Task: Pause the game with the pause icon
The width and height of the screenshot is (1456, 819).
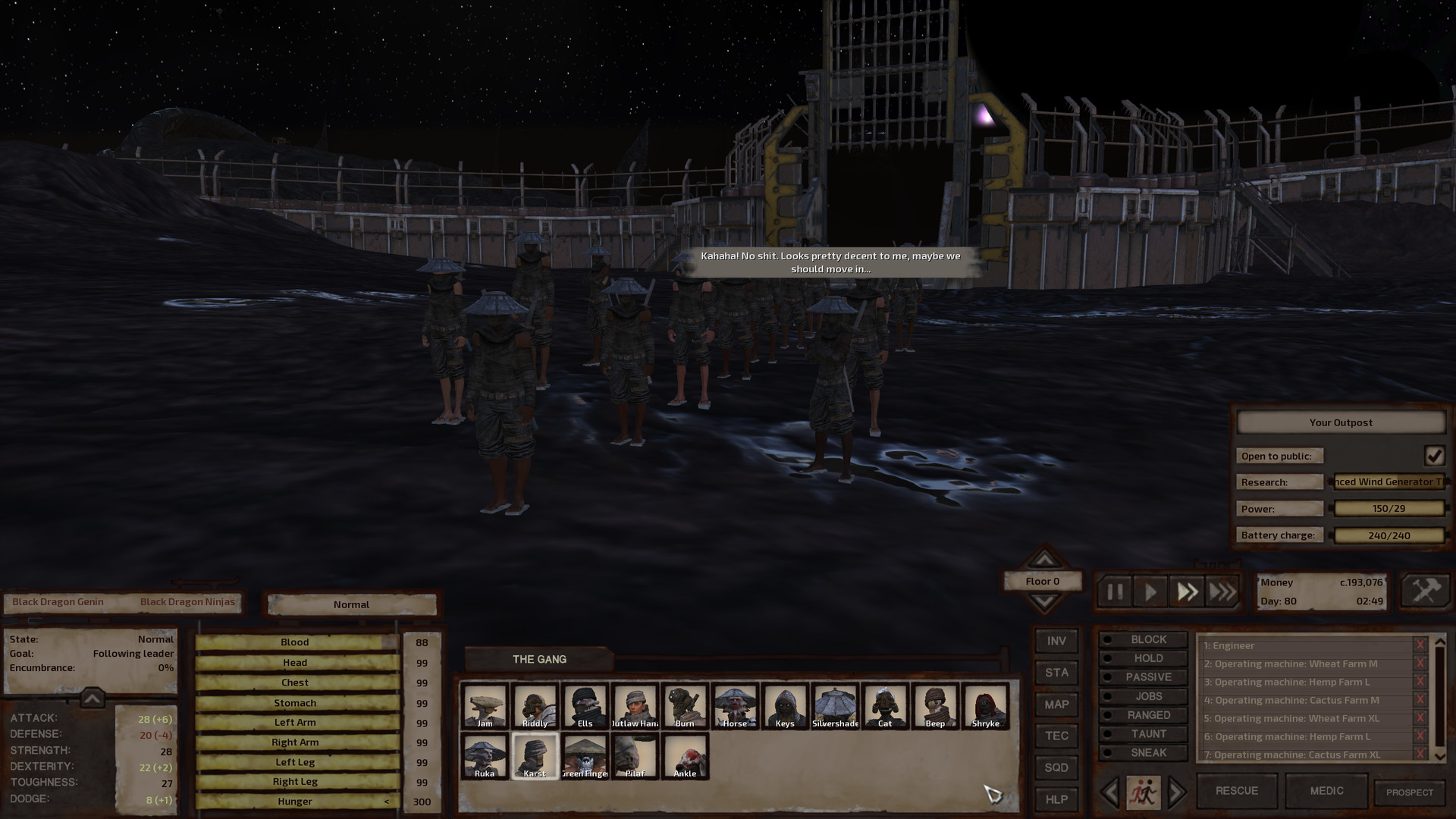Action: tap(1114, 592)
